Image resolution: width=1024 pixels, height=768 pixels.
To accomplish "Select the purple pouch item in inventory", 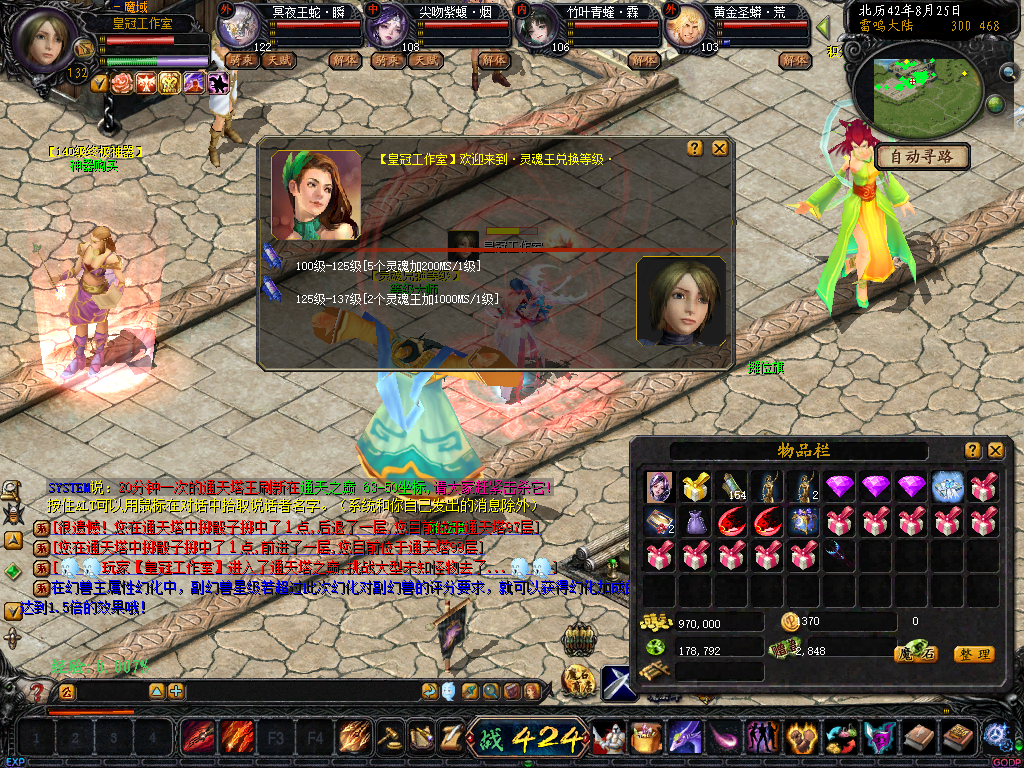I will (x=693, y=521).
